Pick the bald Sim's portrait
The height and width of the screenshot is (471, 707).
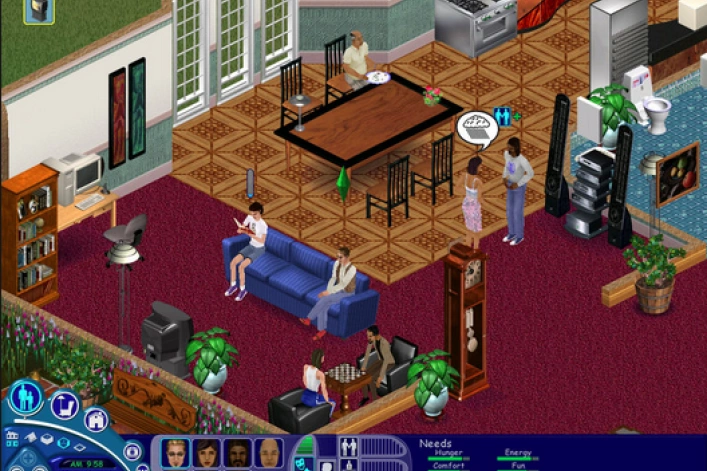pyautogui.click(x=268, y=453)
